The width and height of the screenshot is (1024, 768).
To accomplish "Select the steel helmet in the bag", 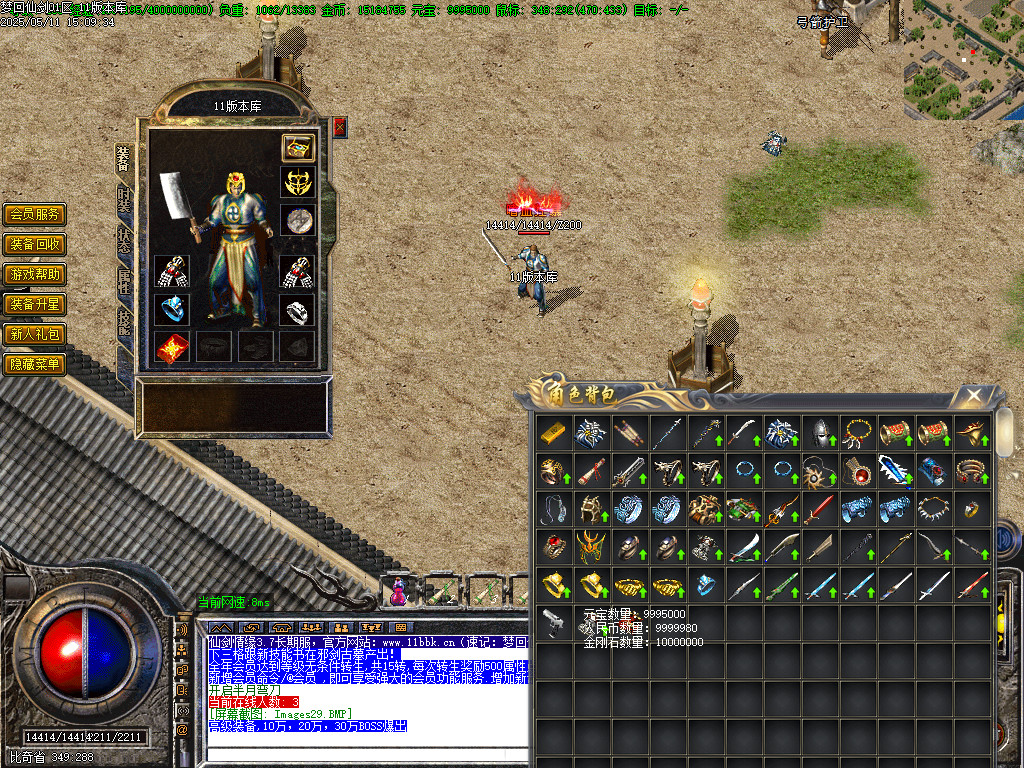I will tap(818, 433).
